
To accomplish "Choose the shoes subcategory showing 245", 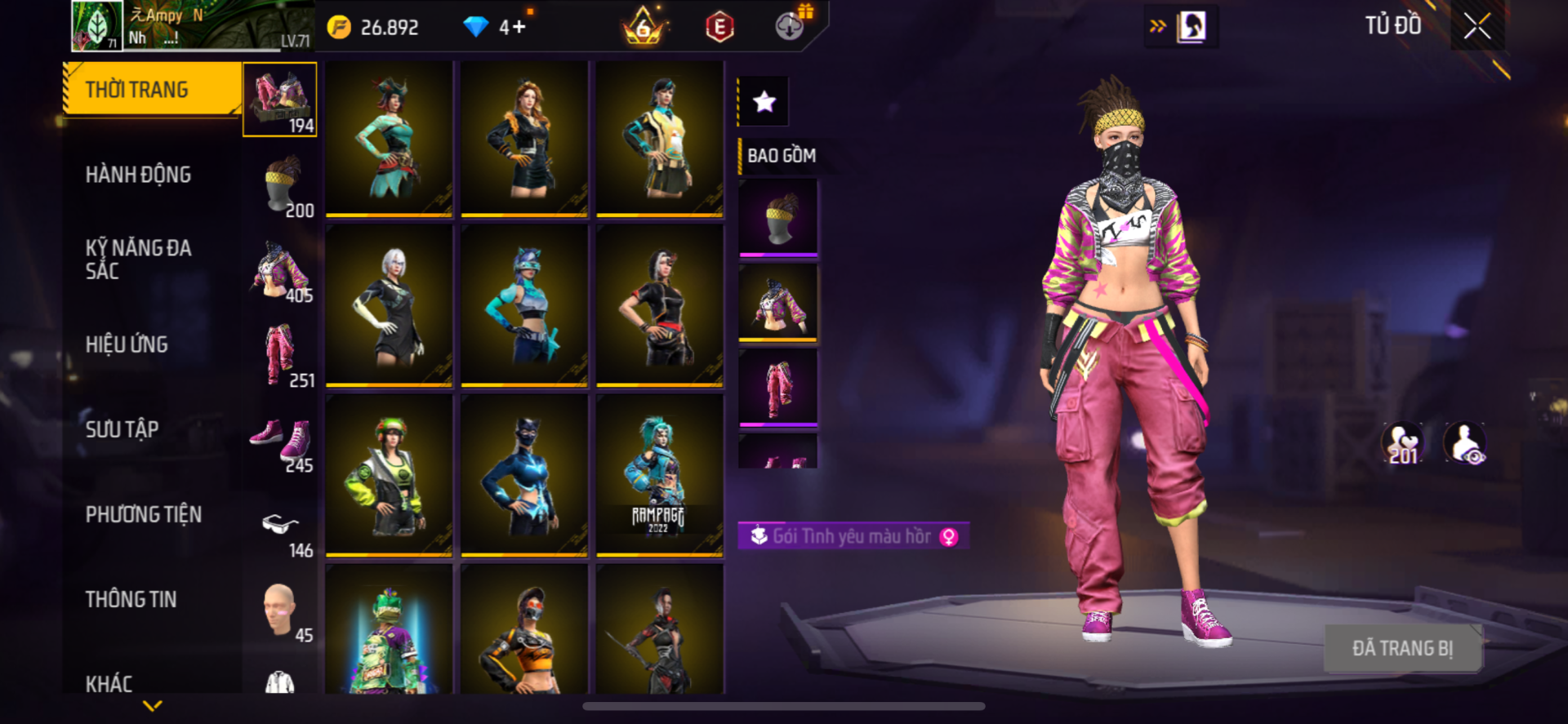I will click(280, 441).
